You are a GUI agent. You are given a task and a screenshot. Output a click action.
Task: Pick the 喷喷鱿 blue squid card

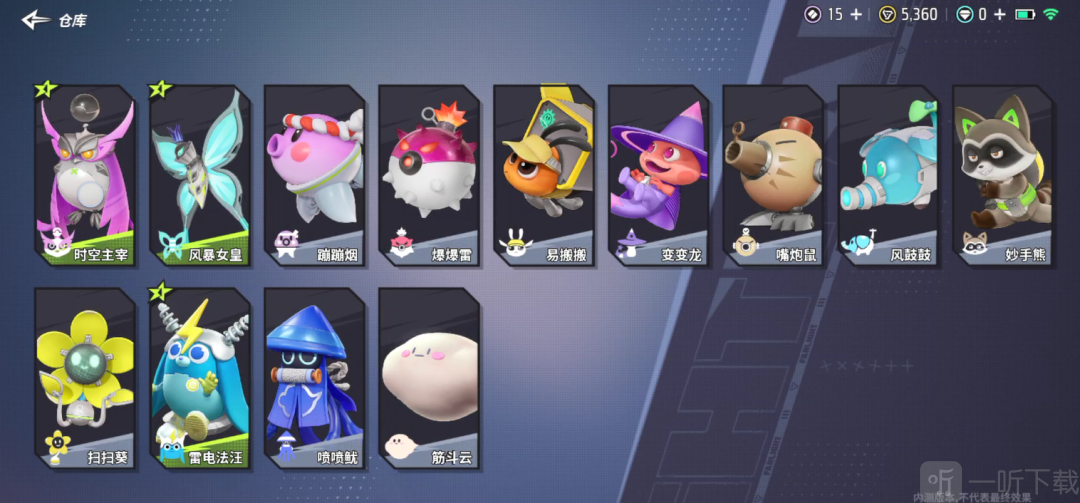tap(314, 378)
